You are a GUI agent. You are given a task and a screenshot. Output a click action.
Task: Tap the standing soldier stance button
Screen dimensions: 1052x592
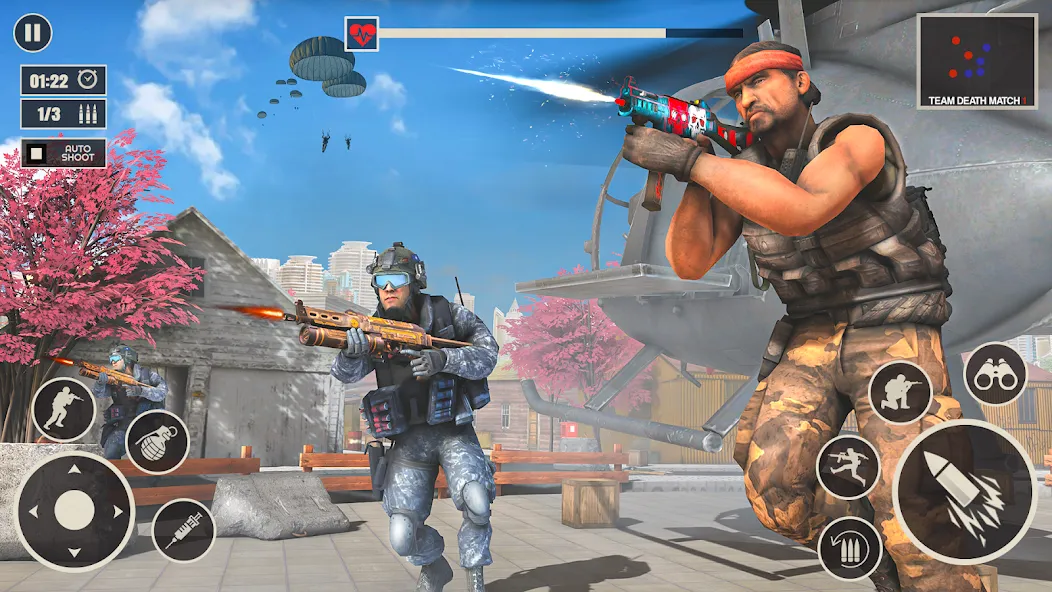pos(63,409)
